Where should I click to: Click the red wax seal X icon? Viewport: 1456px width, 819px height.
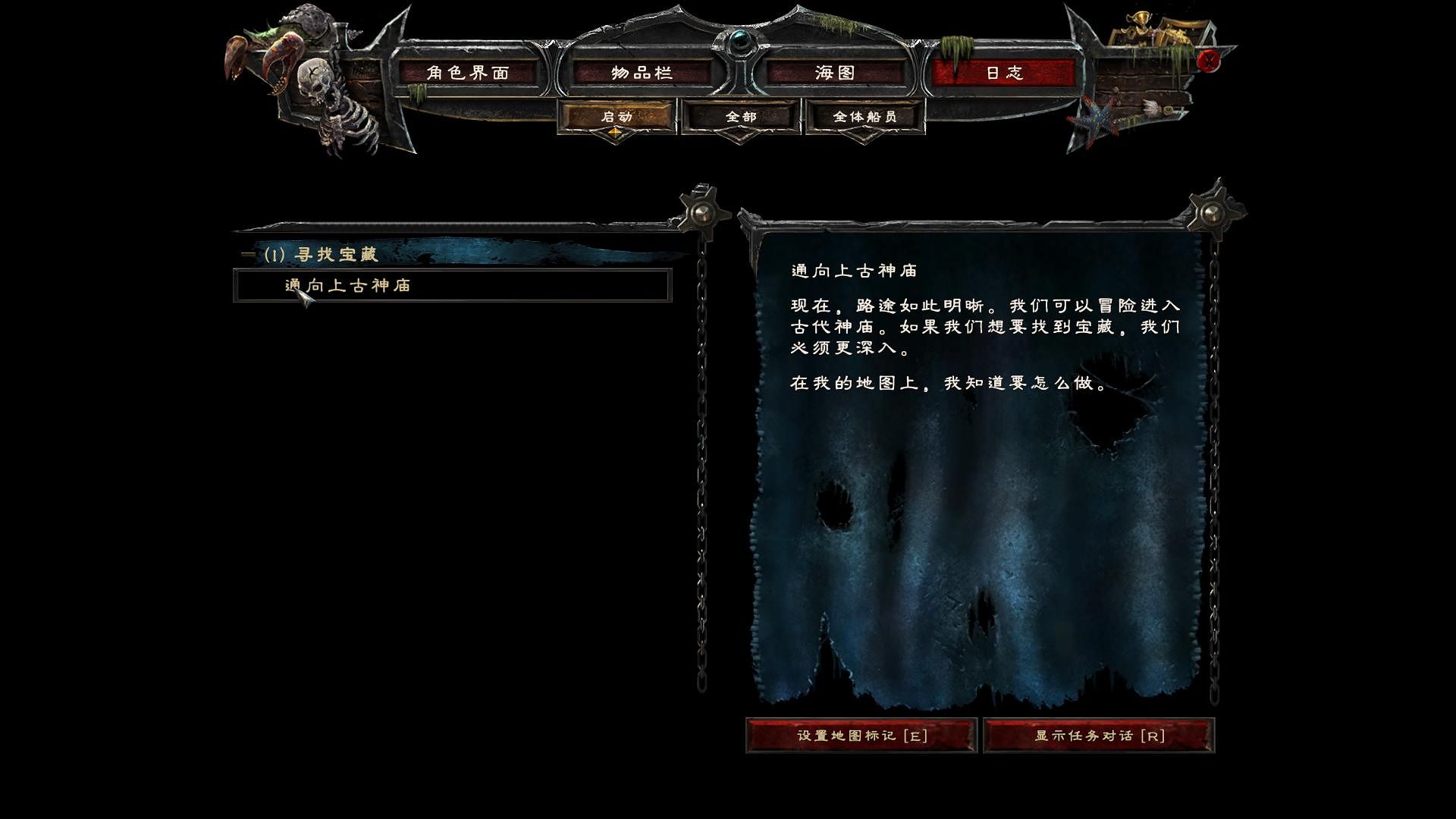click(1210, 61)
